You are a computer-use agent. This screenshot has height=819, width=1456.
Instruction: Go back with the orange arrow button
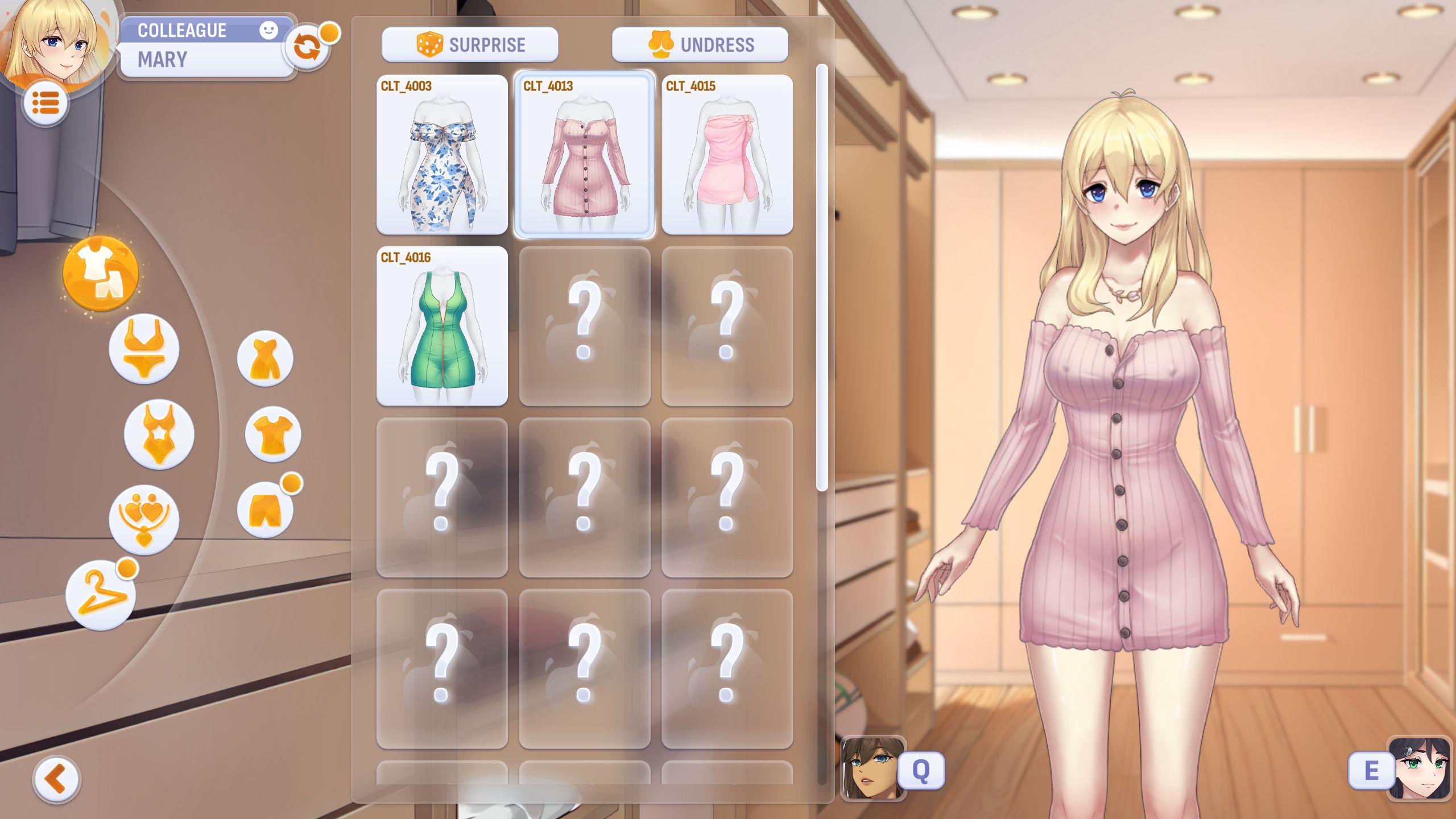(56, 779)
